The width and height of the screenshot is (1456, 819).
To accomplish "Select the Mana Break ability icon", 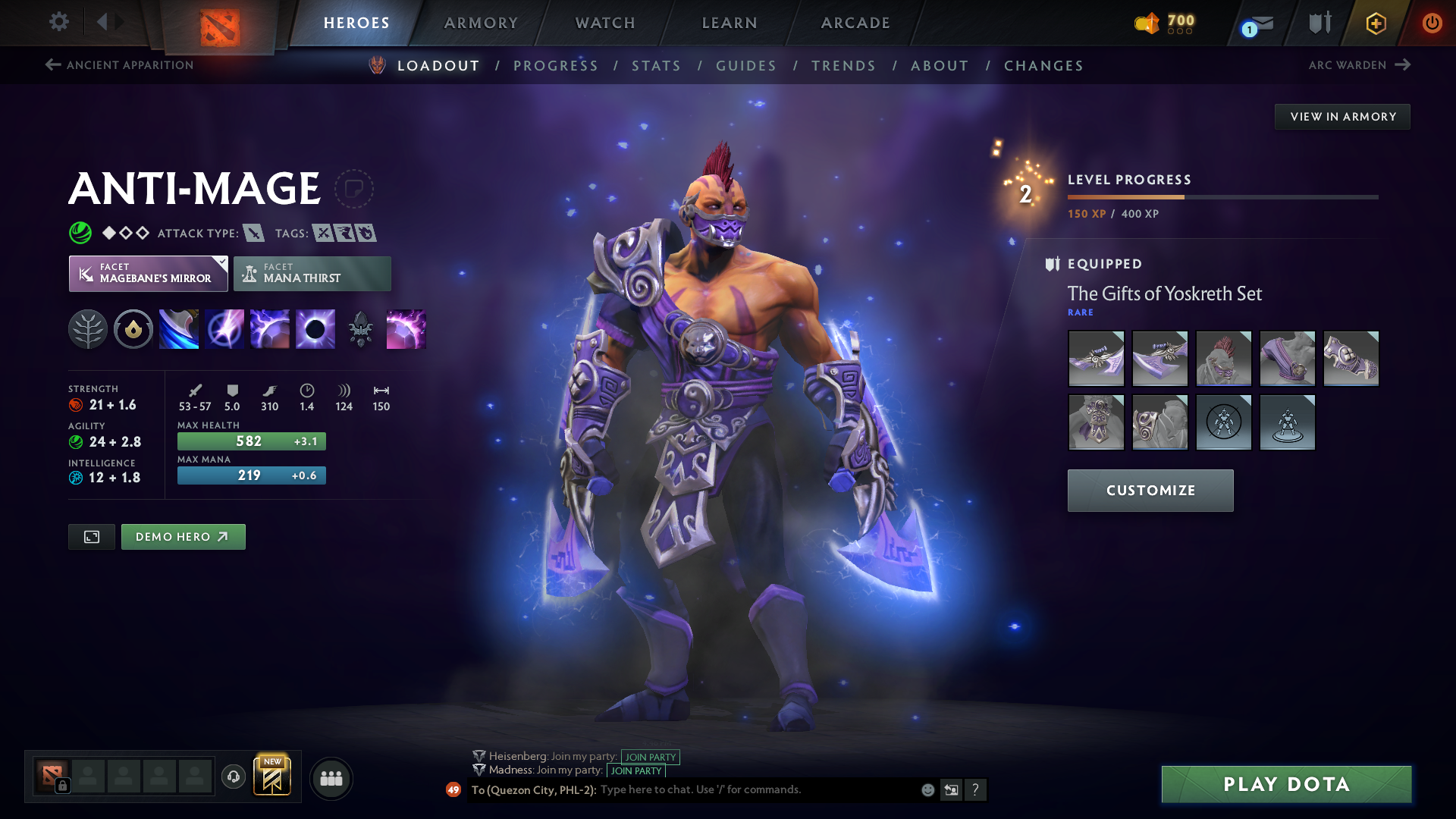I will [x=178, y=328].
